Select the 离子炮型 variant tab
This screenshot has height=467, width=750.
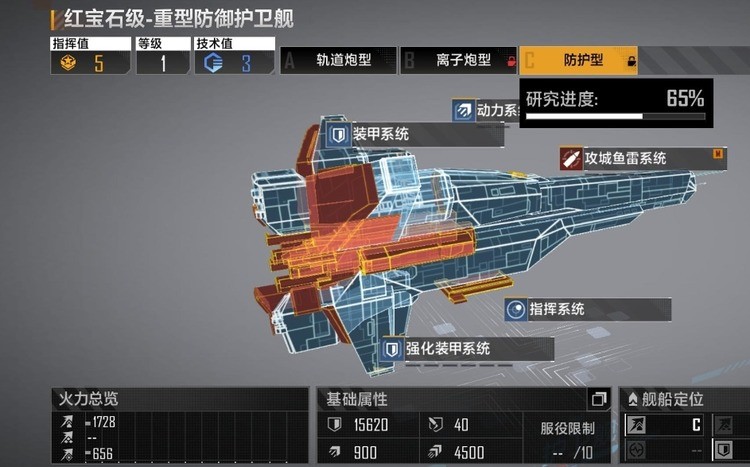click(458, 61)
